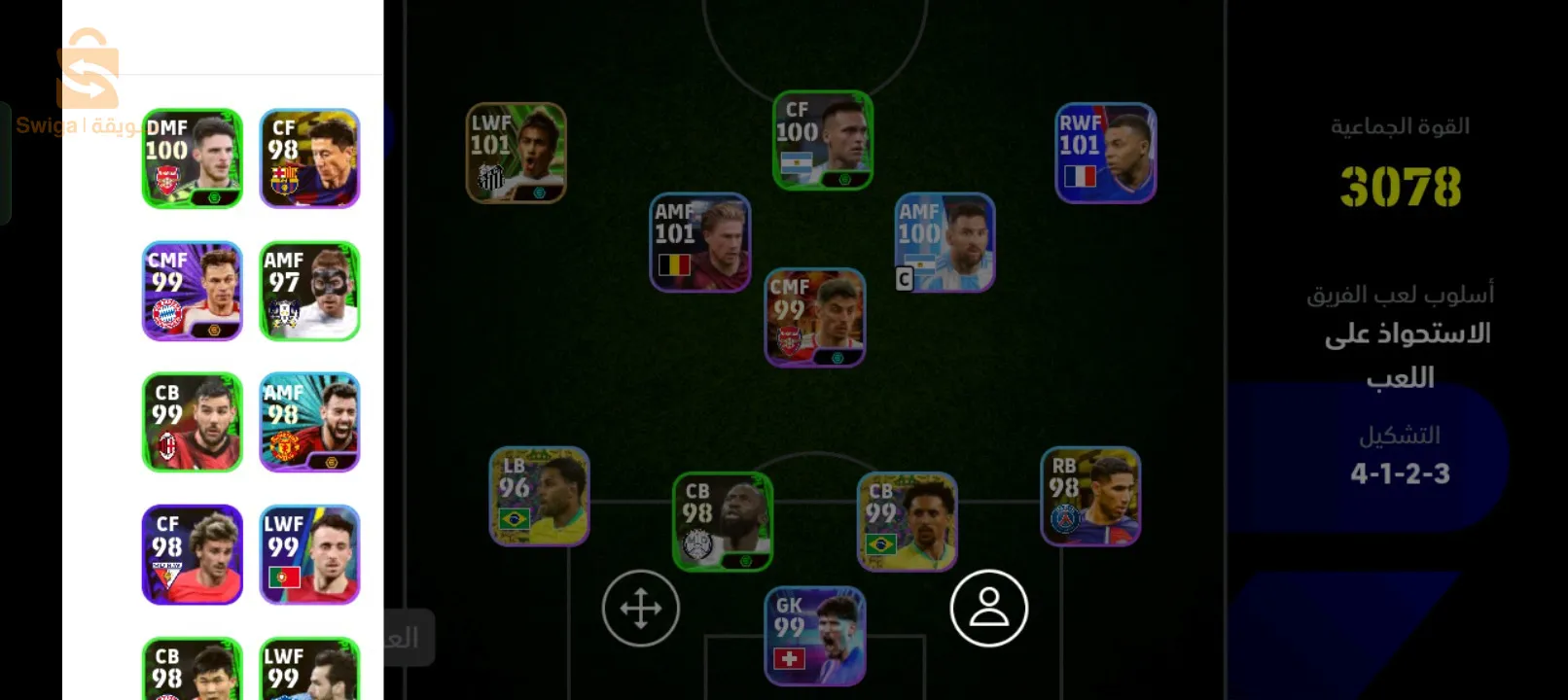This screenshot has height=700, width=1568.
Task: Tap the AMF 101 Belgium player card
Action: point(699,243)
